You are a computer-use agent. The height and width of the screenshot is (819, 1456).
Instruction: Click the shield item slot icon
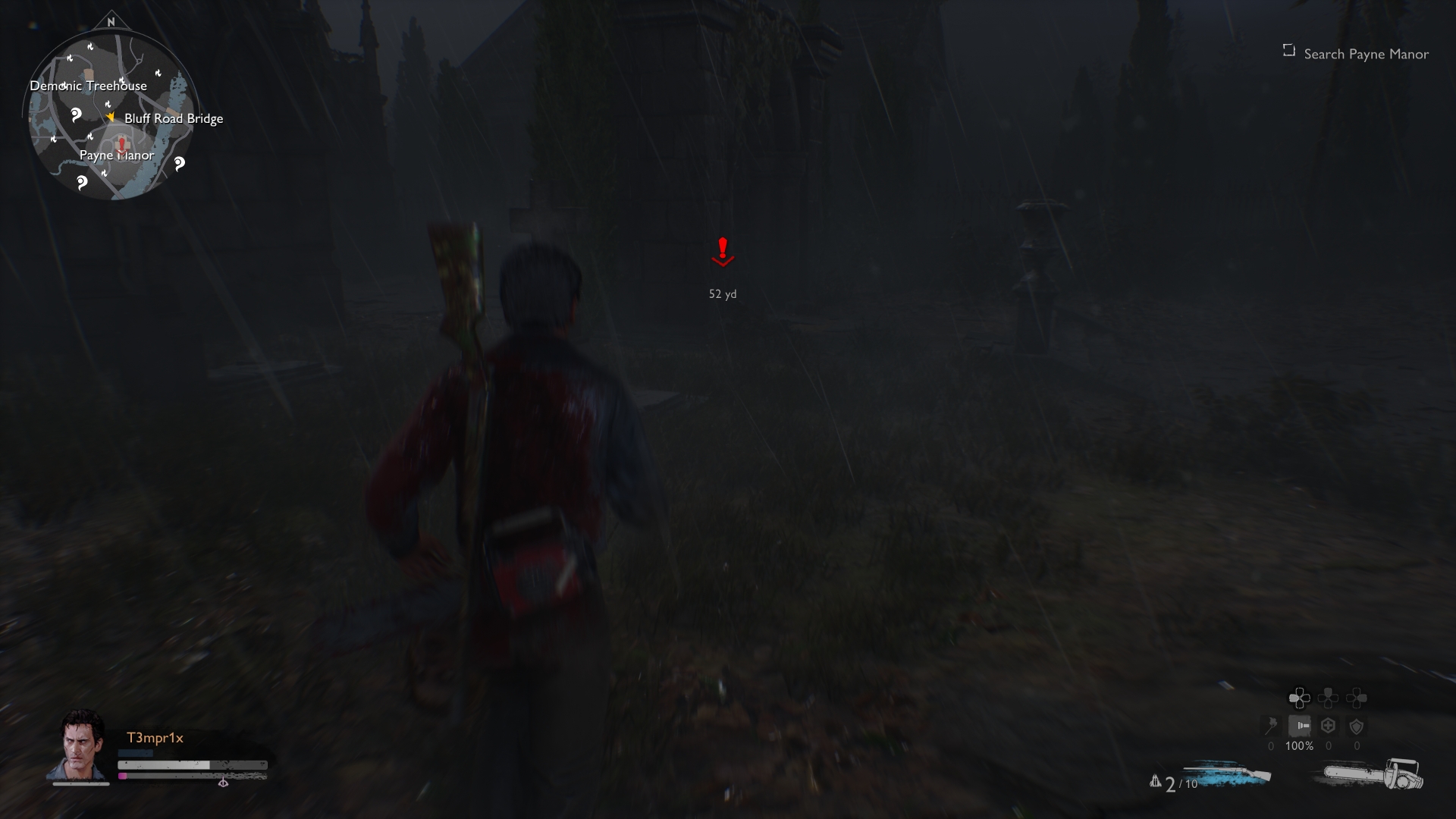tap(1356, 726)
